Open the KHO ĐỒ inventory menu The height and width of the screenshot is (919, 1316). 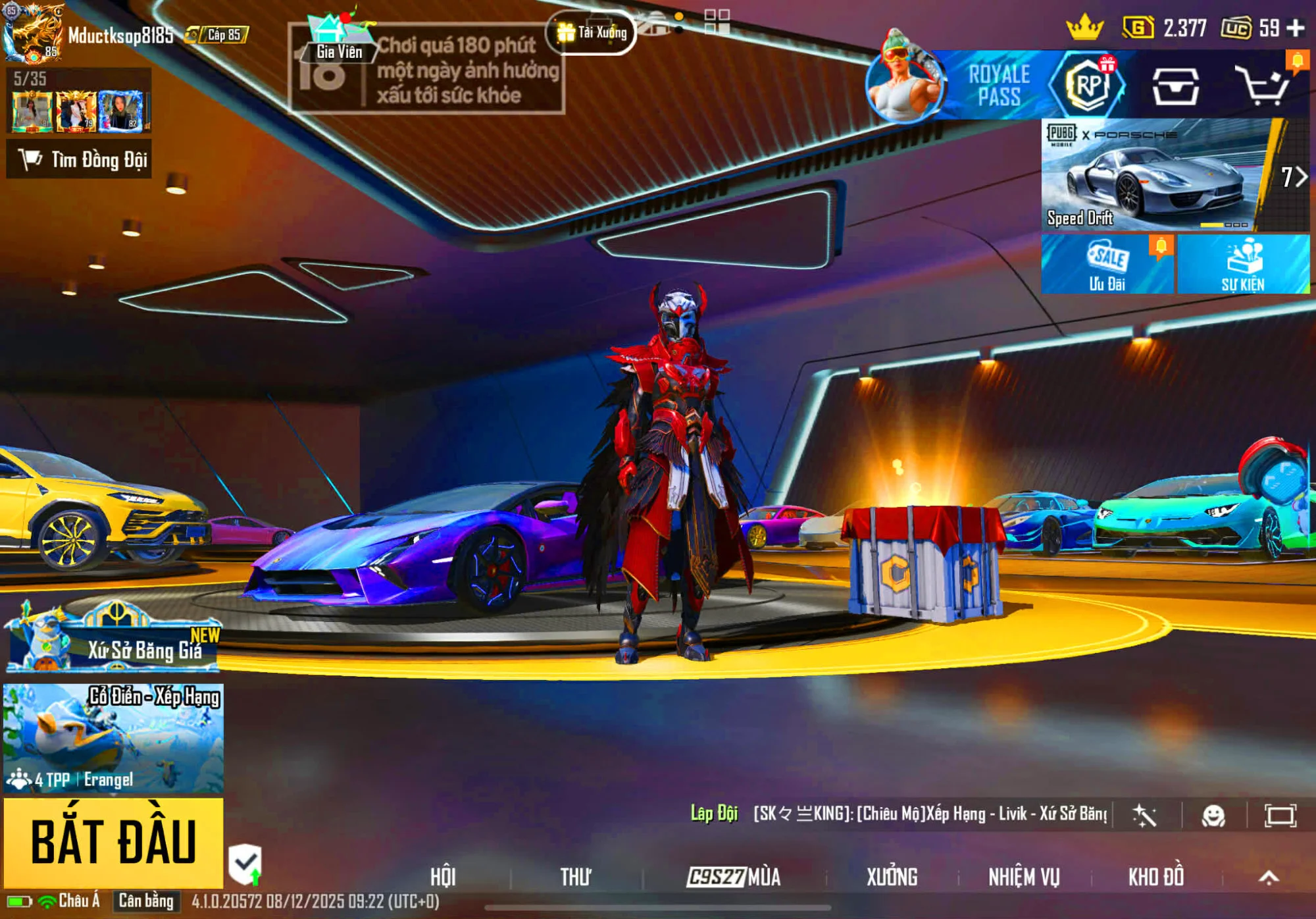point(1156,877)
